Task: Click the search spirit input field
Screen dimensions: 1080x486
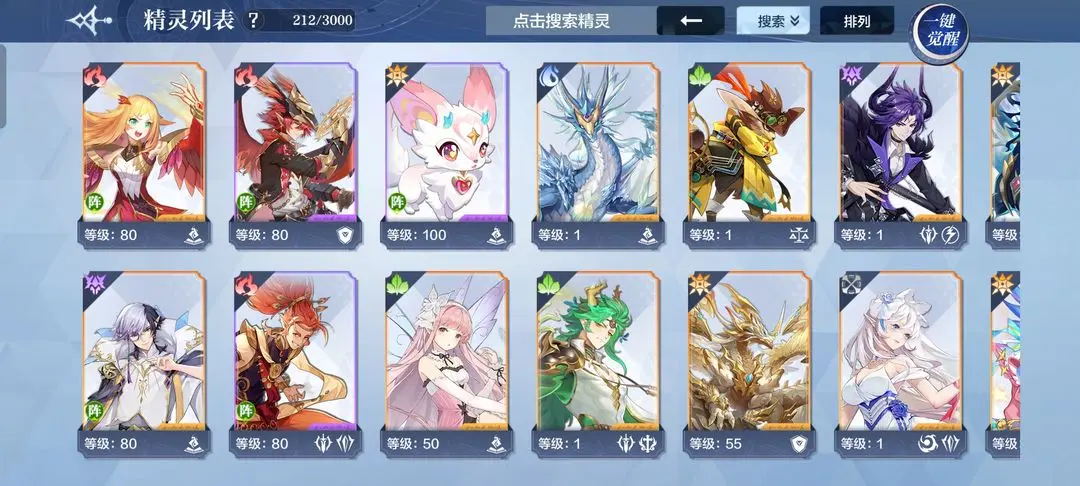Action: point(570,20)
